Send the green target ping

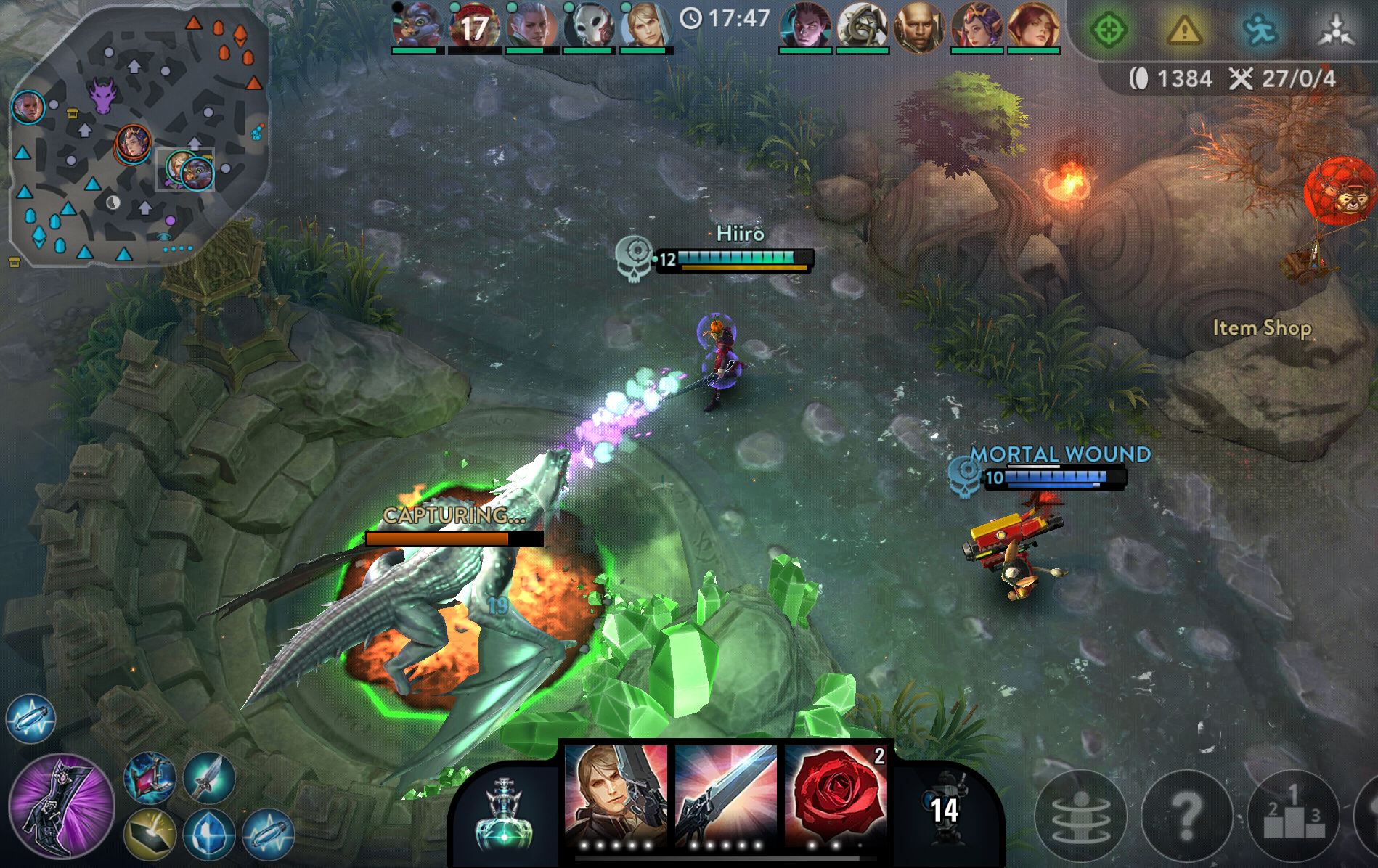tap(1109, 30)
